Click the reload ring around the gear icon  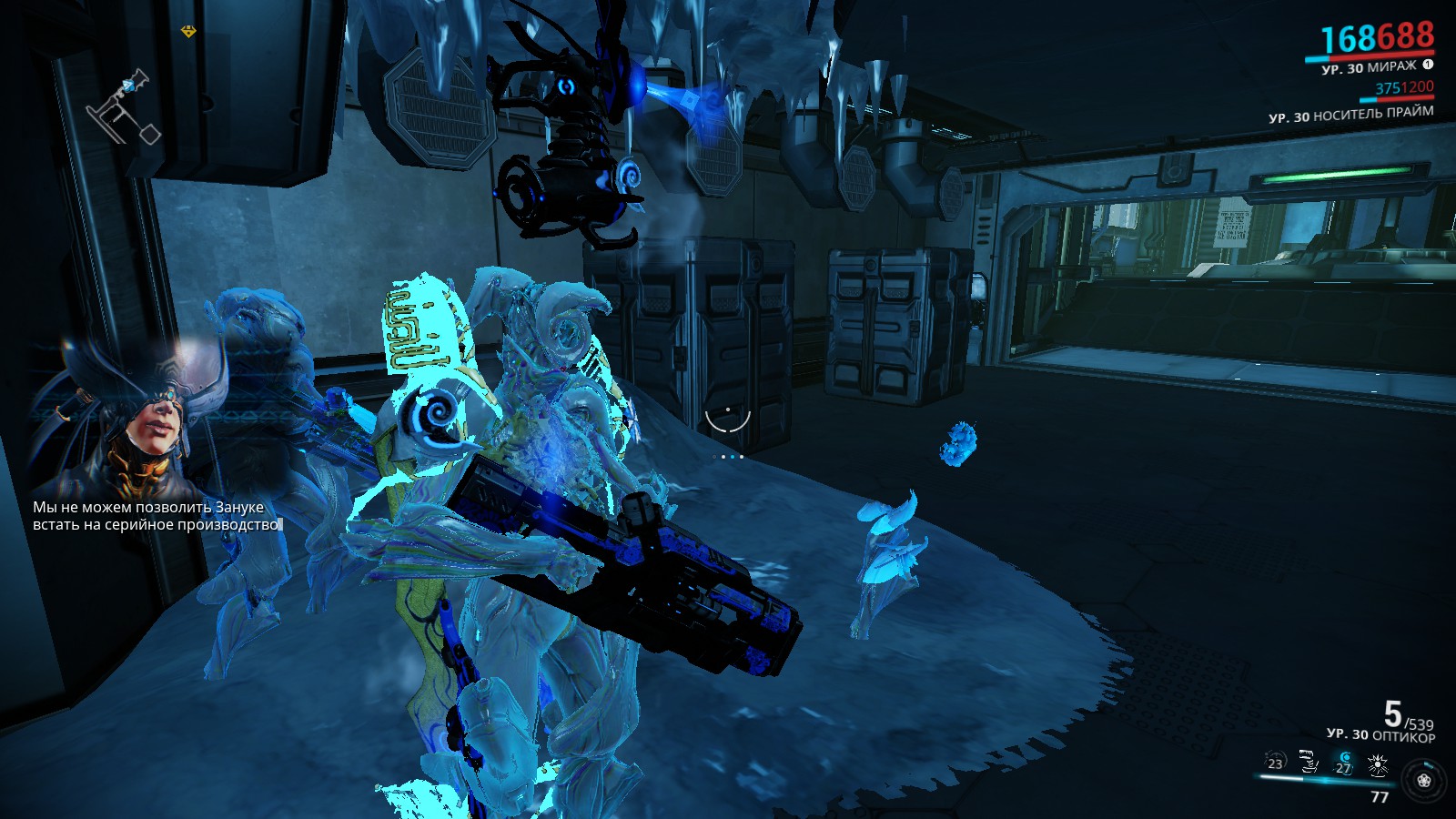(1430, 764)
